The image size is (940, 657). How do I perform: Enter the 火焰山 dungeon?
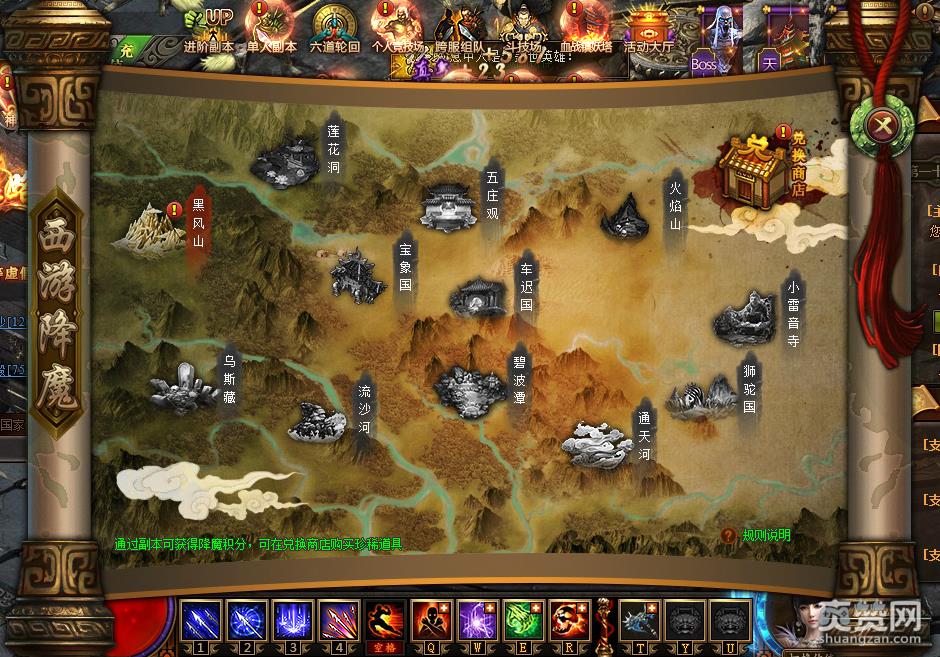[x=626, y=217]
